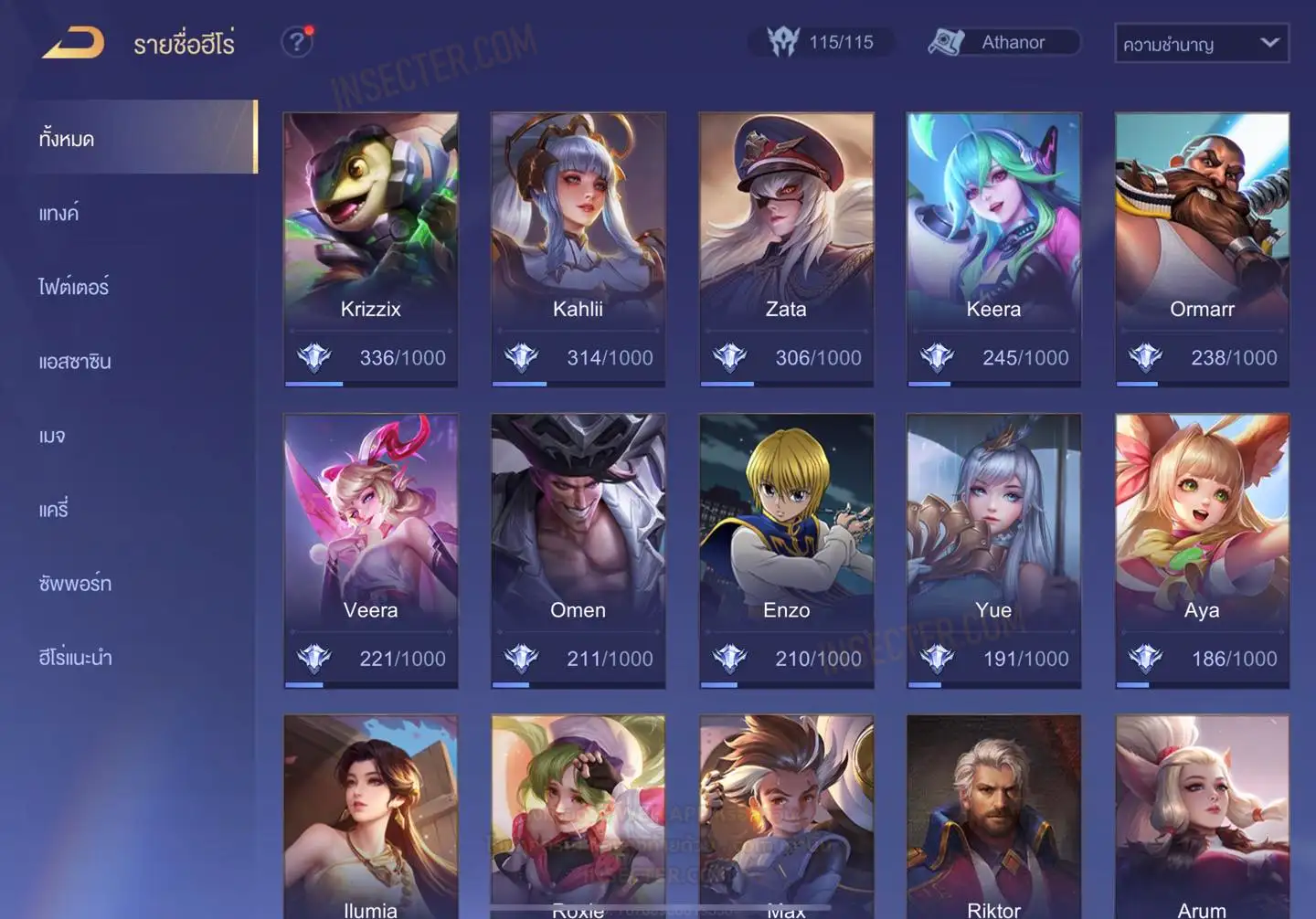View the ซัพพอร์ท hero list
1316x919 pixels.
(x=75, y=584)
